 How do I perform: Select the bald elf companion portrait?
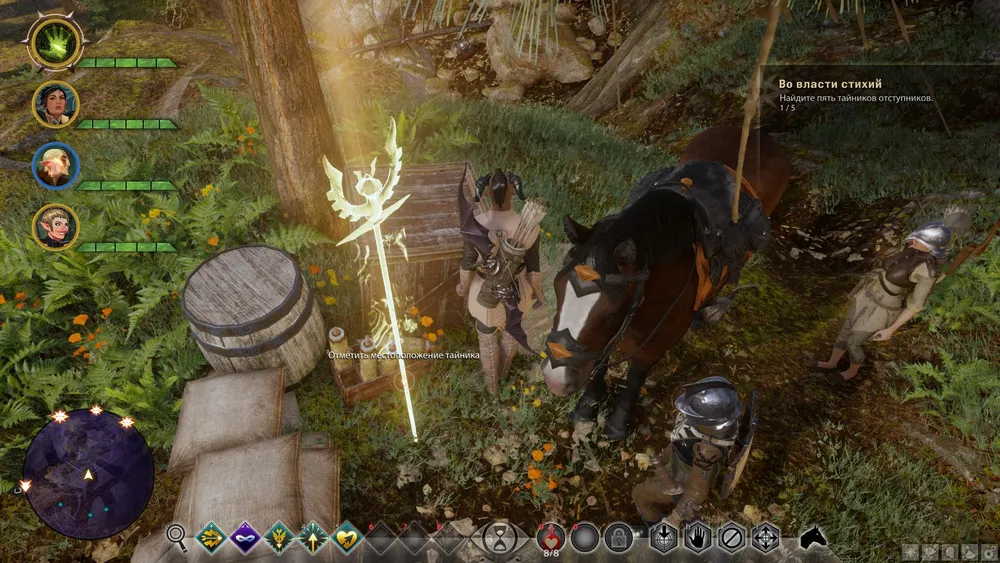[x=55, y=166]
